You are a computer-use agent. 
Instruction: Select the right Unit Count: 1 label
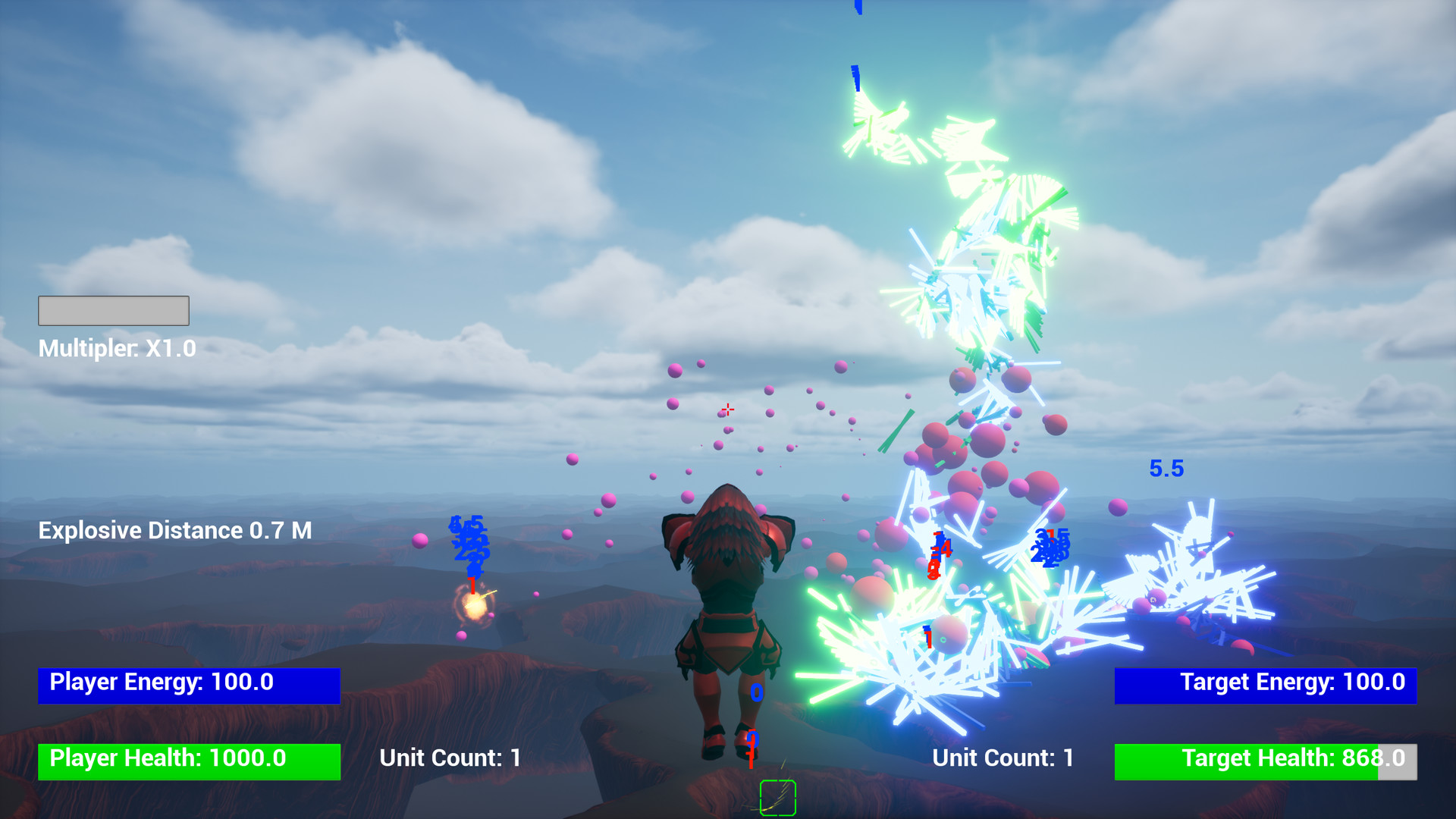pyautogui.click(x=1001, y=758)
